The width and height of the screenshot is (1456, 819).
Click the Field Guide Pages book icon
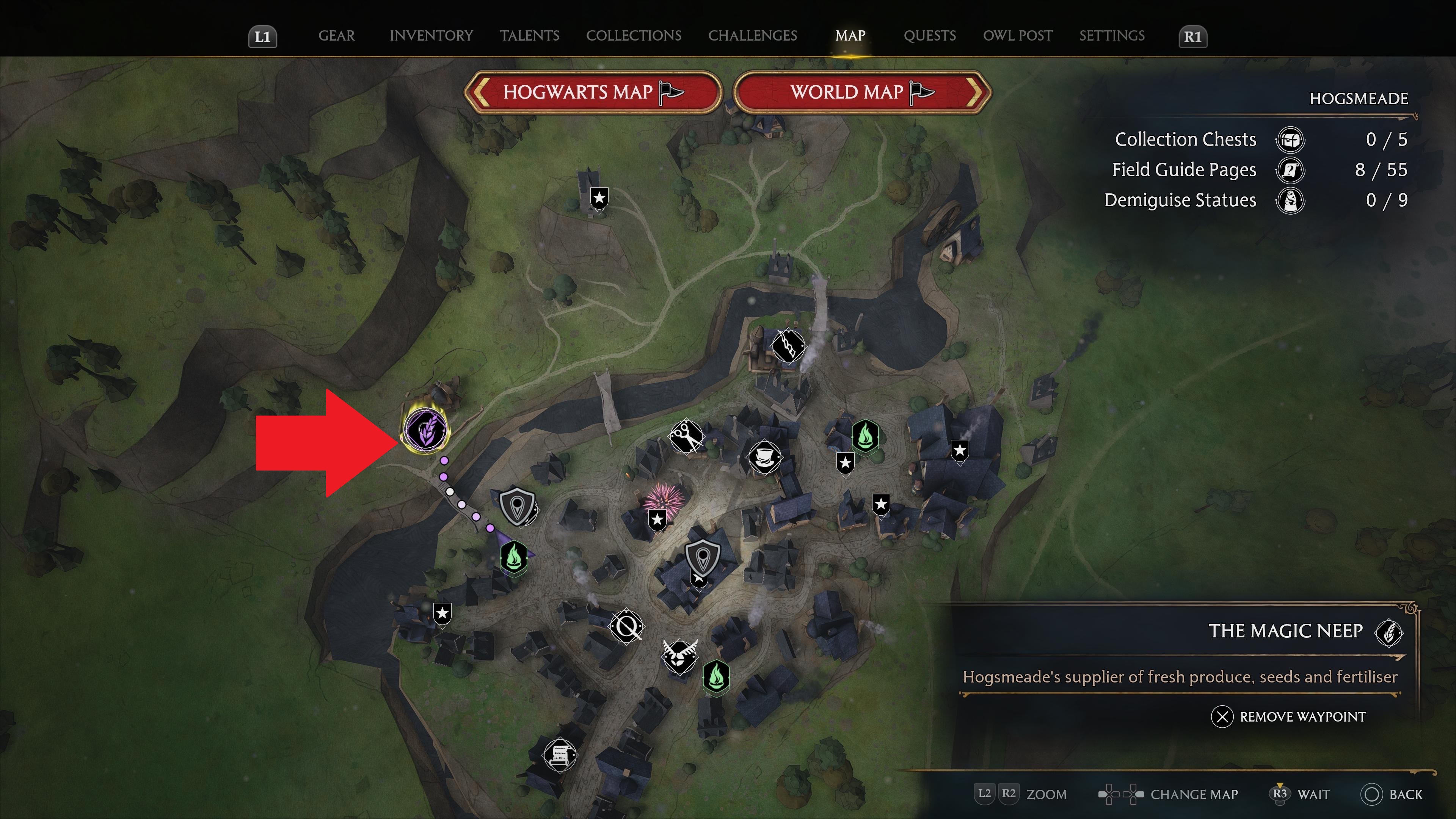coord(1291,170)
